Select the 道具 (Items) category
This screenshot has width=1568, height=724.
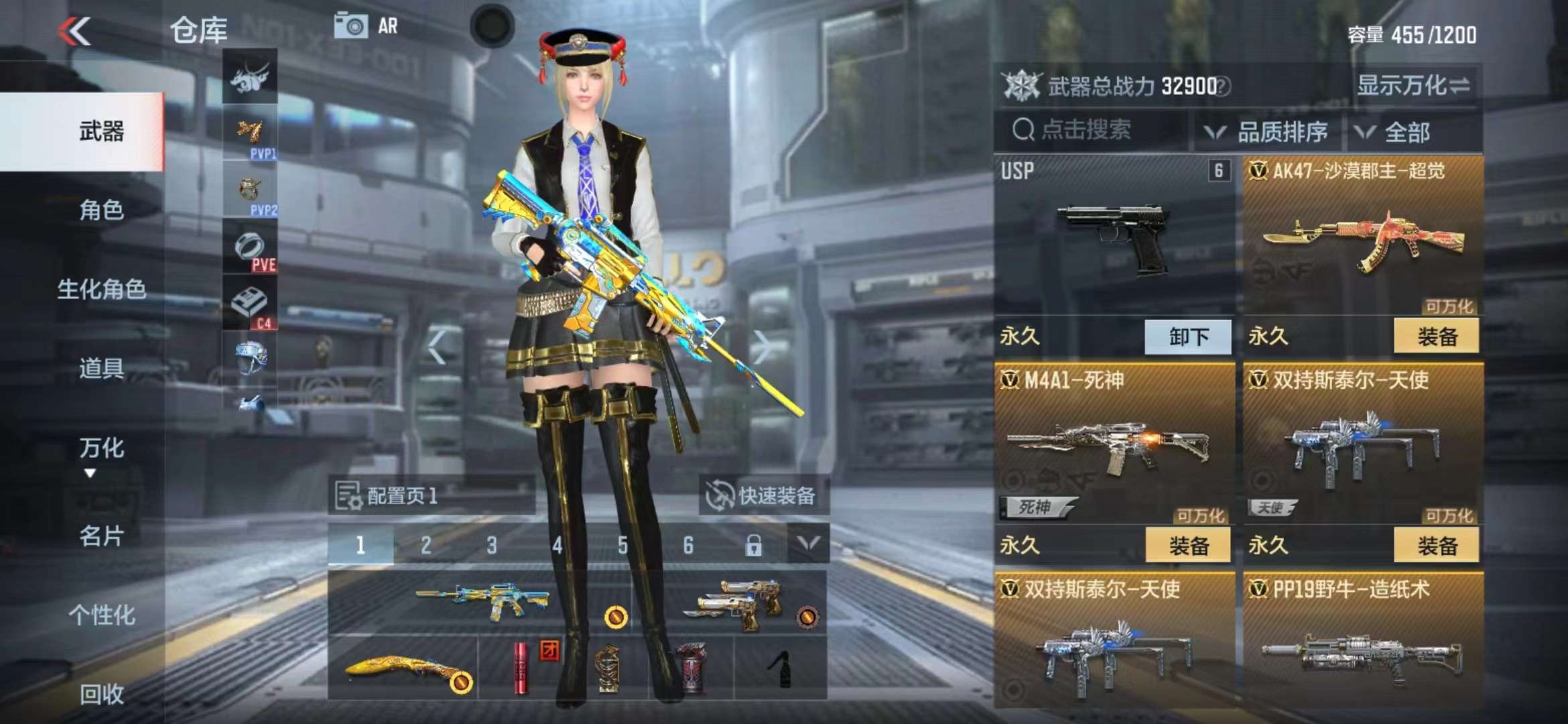tap(101, 369)
